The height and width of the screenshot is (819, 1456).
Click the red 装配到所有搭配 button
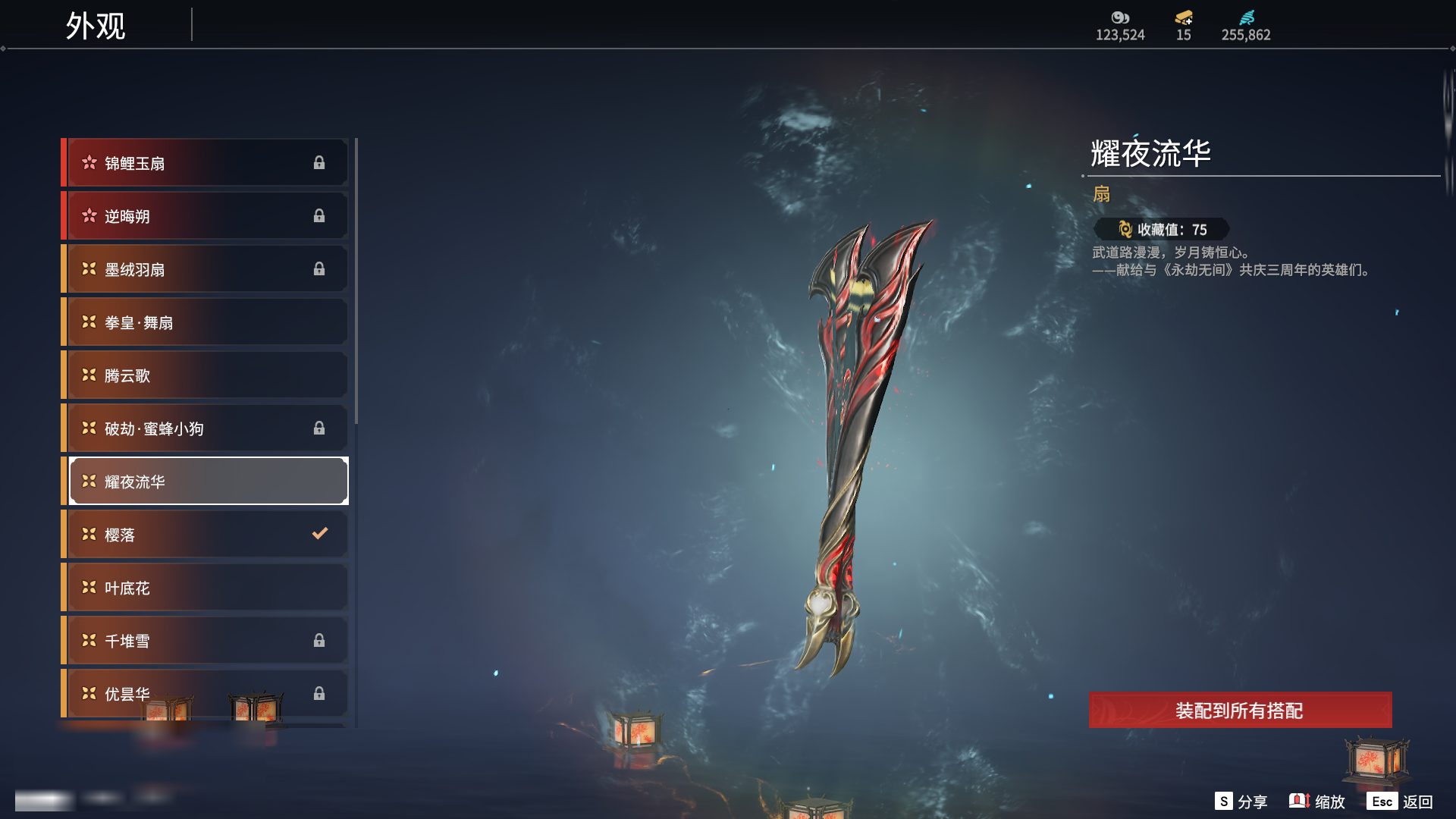tap(1239, 711)
